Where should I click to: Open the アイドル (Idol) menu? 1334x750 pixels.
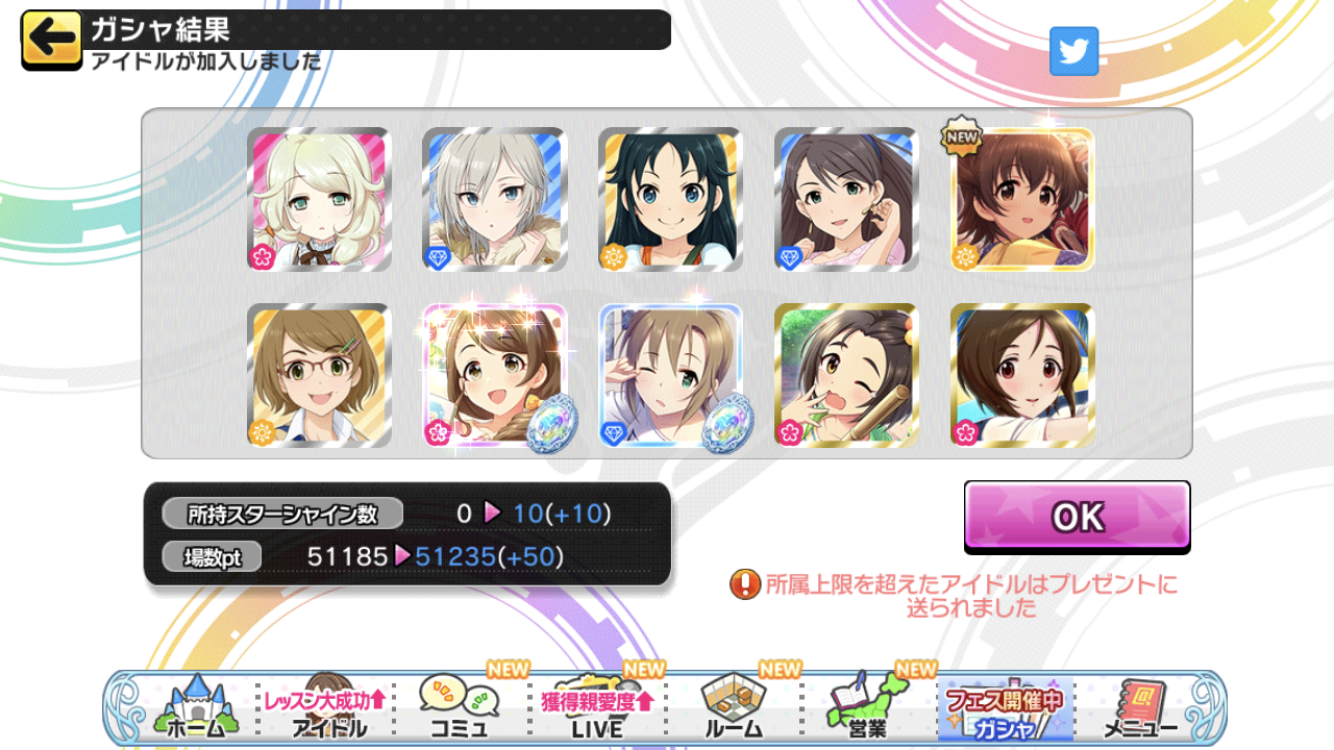click(327, 708)
